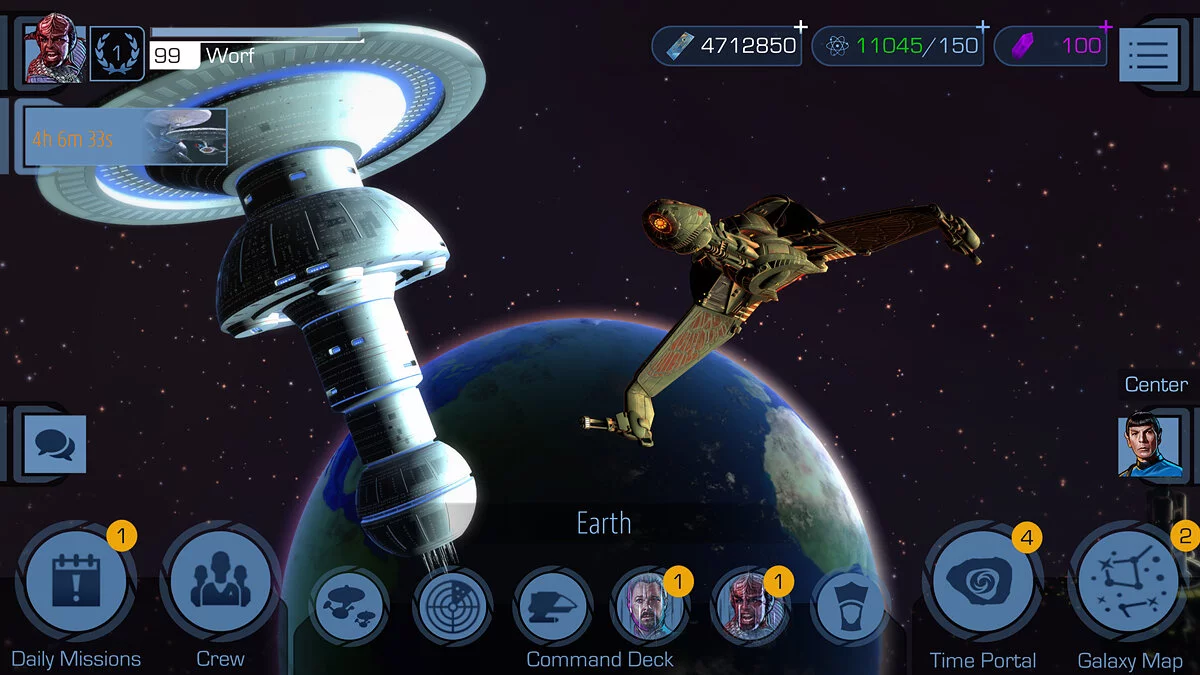Buy purple dilithium crystals via the plus
Screen dimensions: 1200x675
1106,27
